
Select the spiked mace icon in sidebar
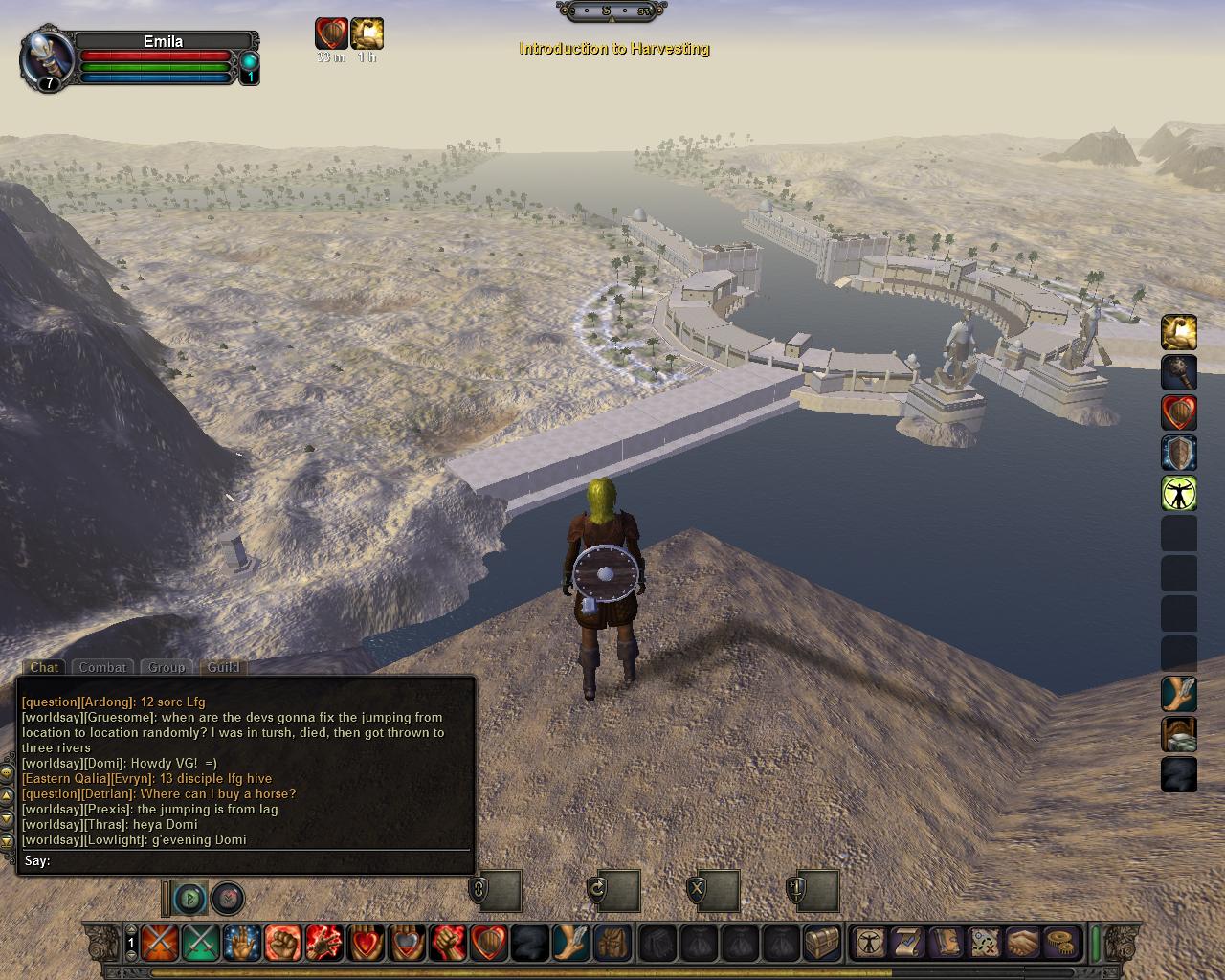pyautogui.click(x=1179, y=373)
